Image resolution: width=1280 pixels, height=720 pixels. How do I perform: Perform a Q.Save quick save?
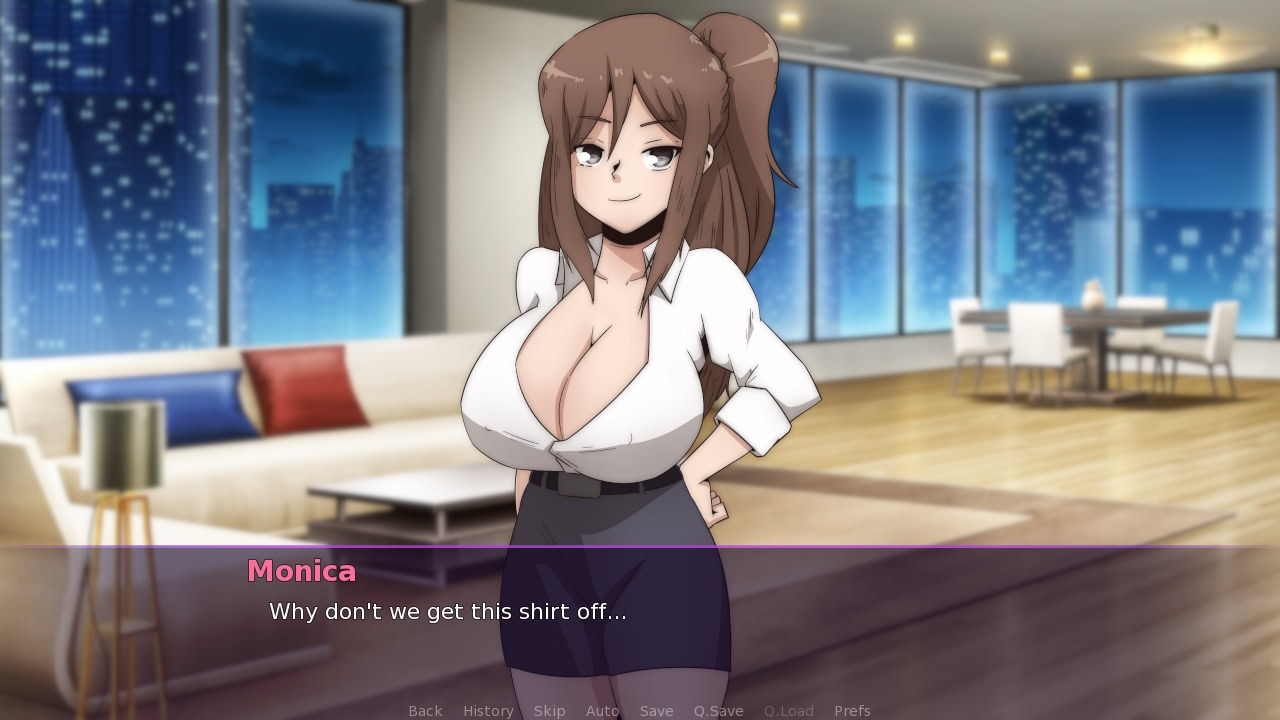tap(717, 710)
